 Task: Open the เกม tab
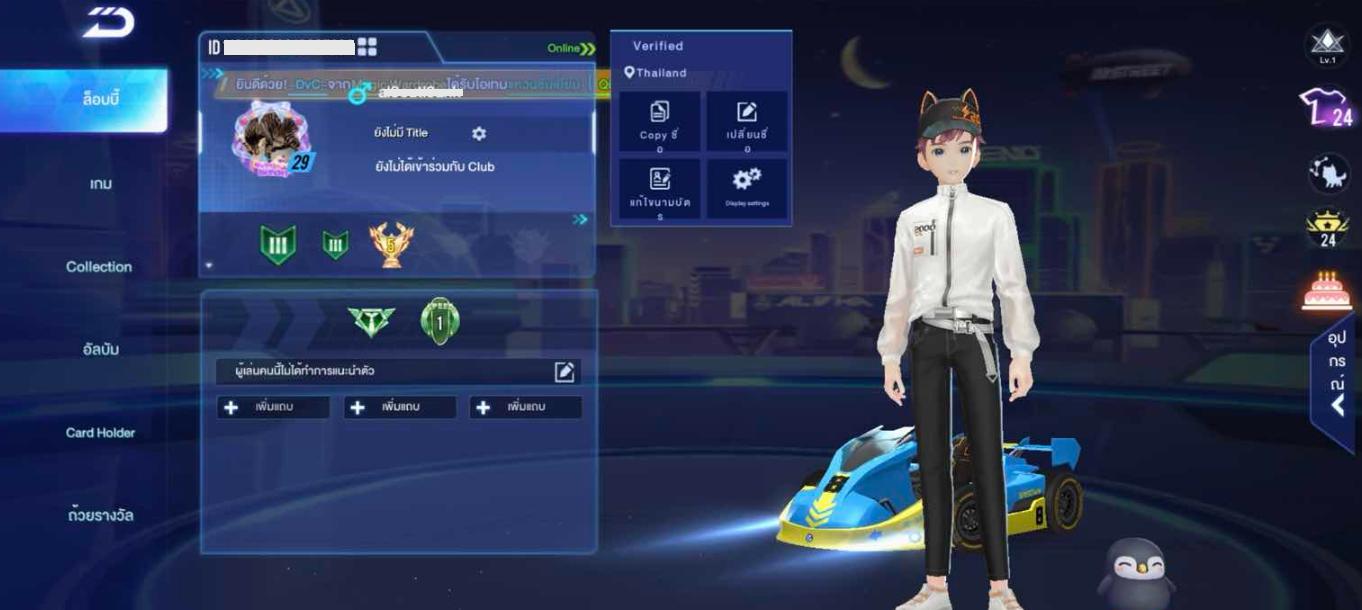point(100,184)
